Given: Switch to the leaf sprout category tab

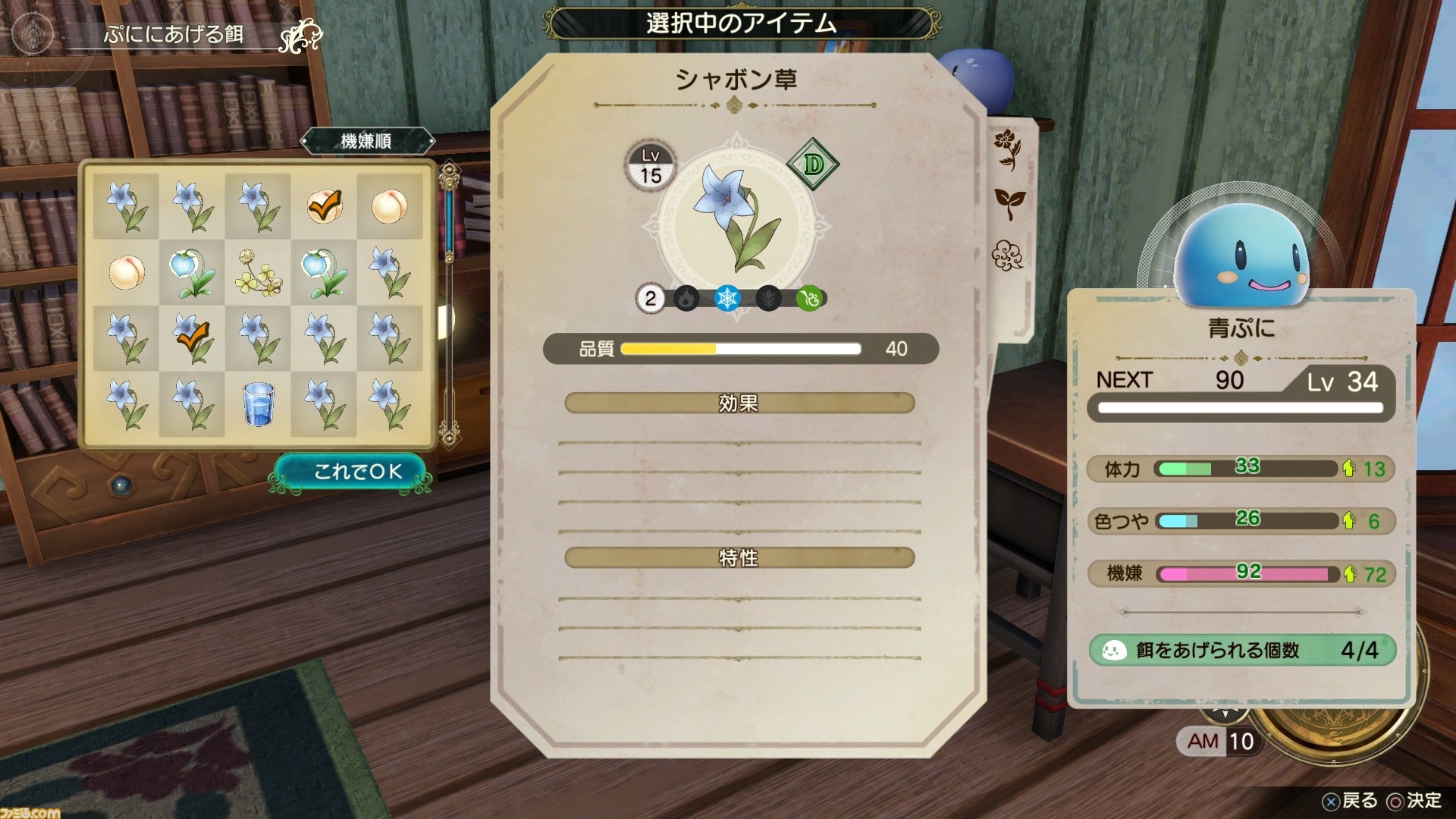Looking at the screenshot, I should coord(1009,203).
